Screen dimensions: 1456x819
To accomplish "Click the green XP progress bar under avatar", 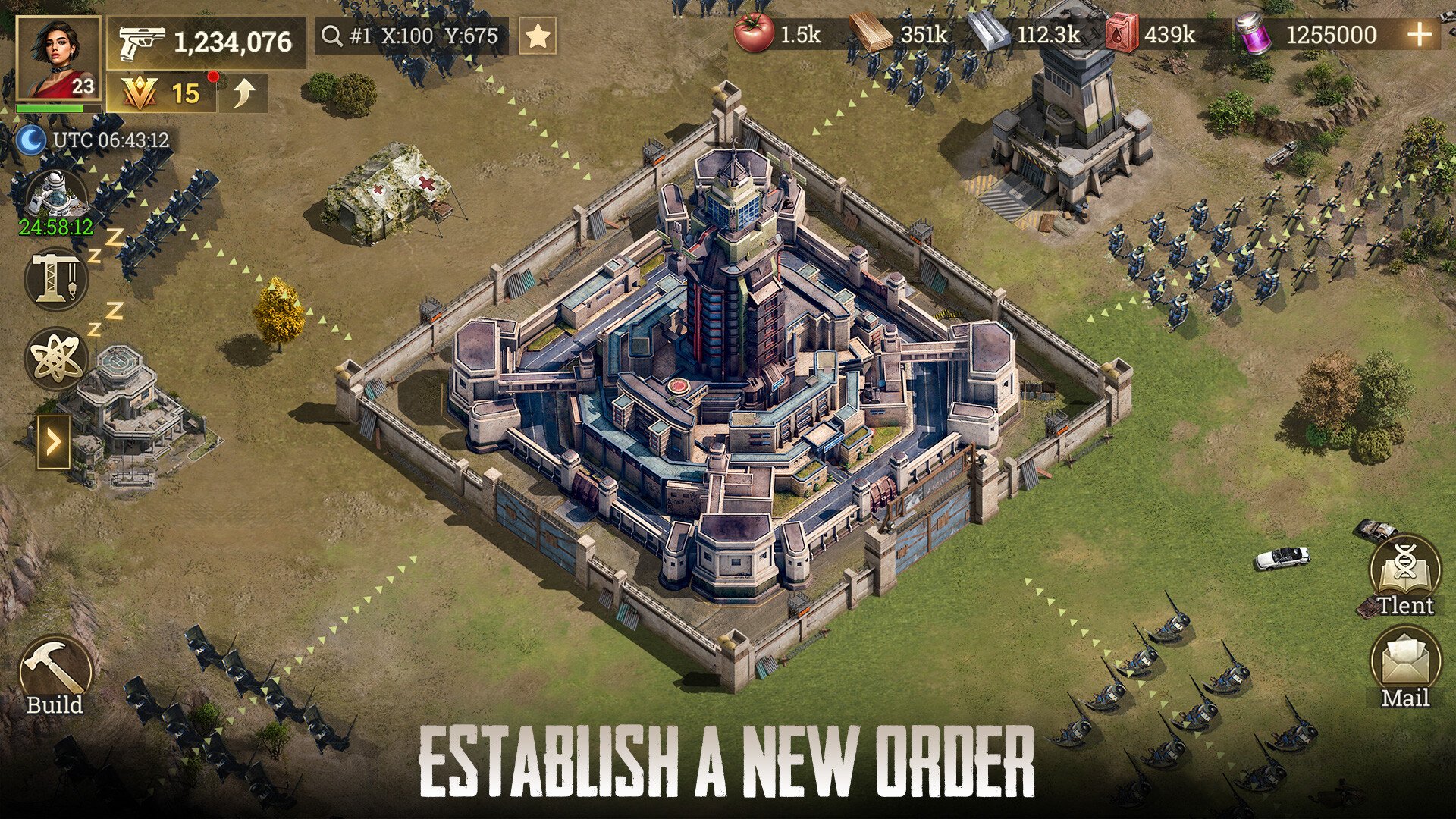I will pyautogui.click(x=57, y=108).
